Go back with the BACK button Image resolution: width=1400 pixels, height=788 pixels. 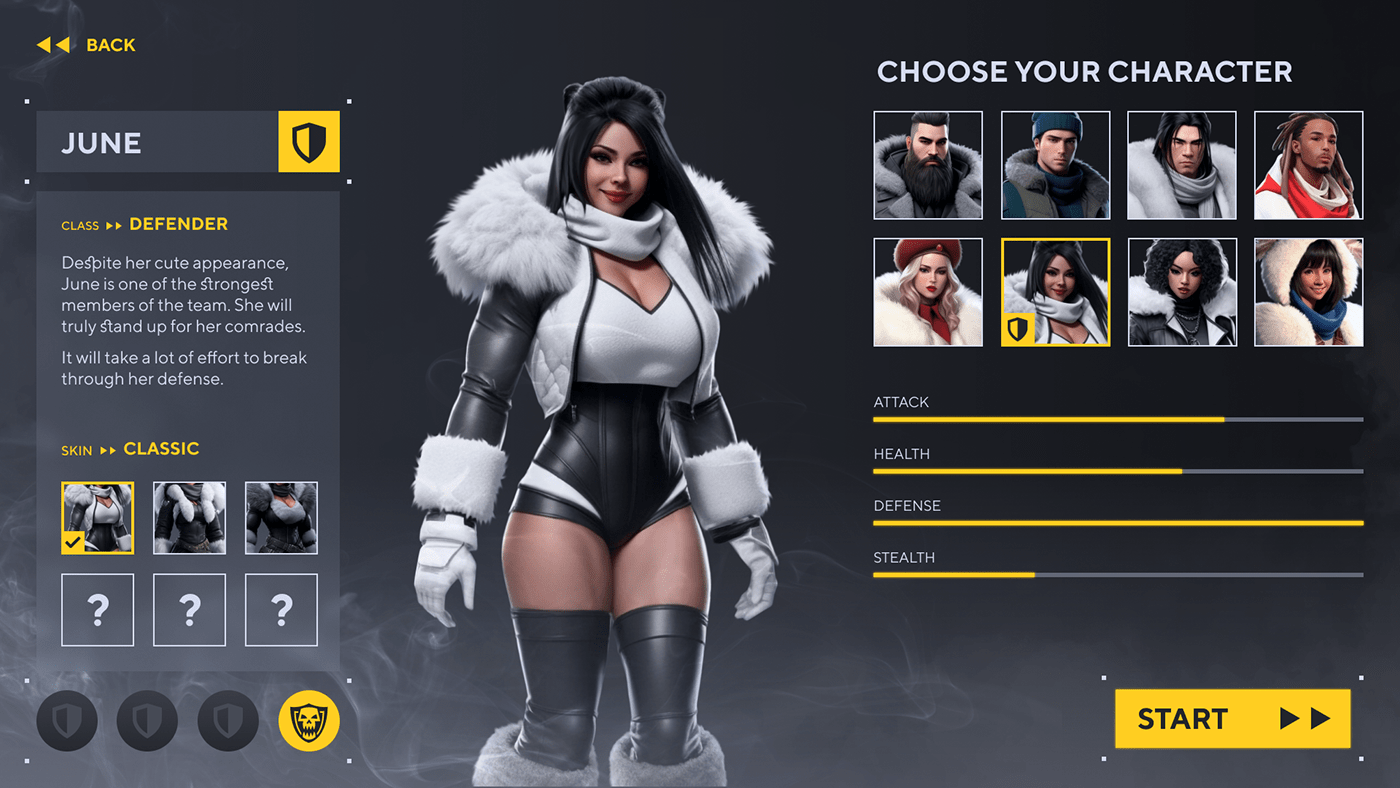pos(86,45)
